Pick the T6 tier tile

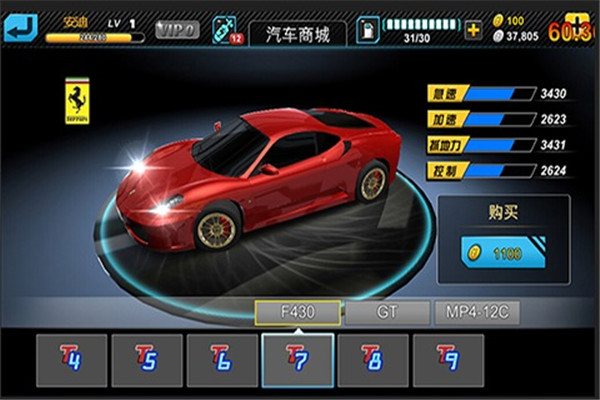[x=222, y=360]
